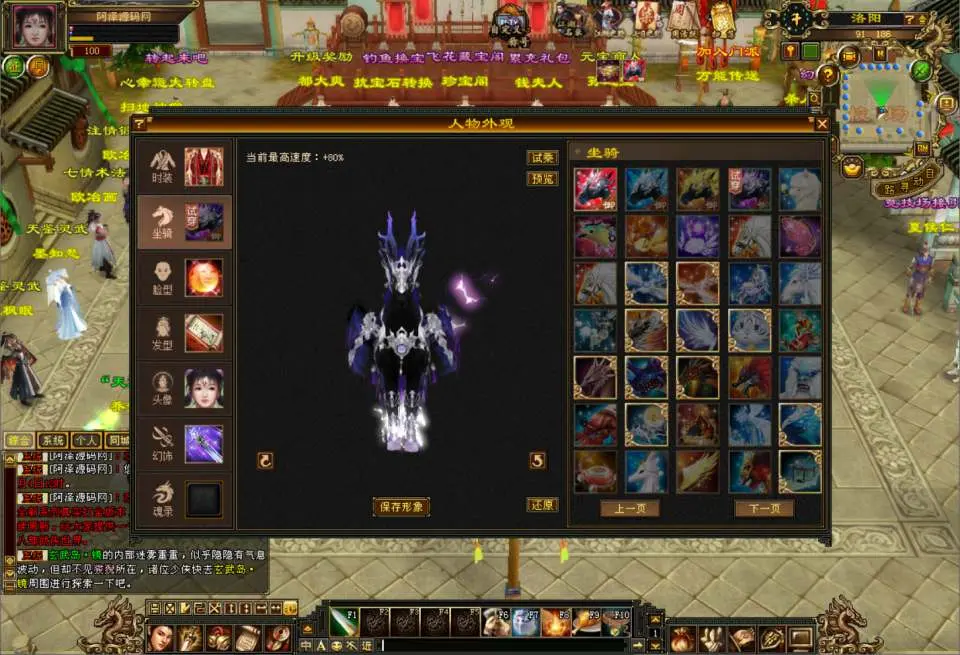
Task: Save appearance with 保存形象 button
Action: (401, 507)
